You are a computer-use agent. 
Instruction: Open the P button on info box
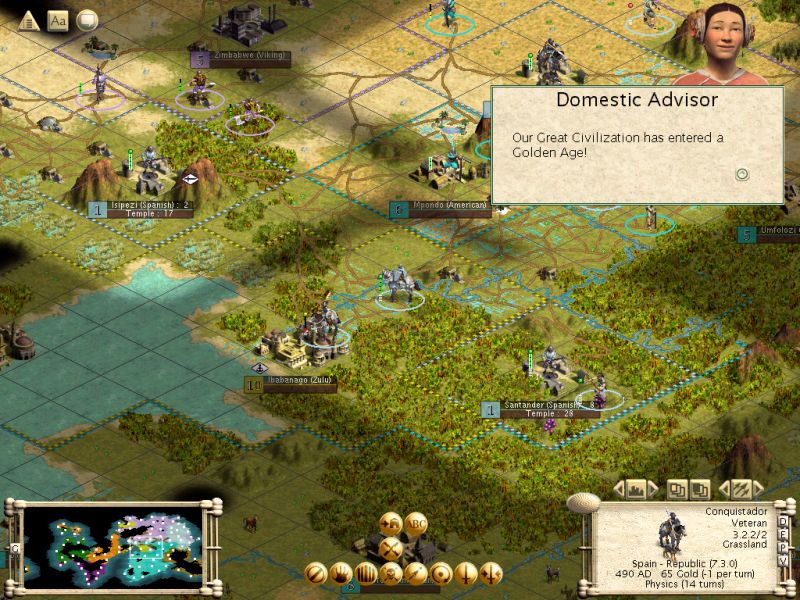click(x=783, y=547)
